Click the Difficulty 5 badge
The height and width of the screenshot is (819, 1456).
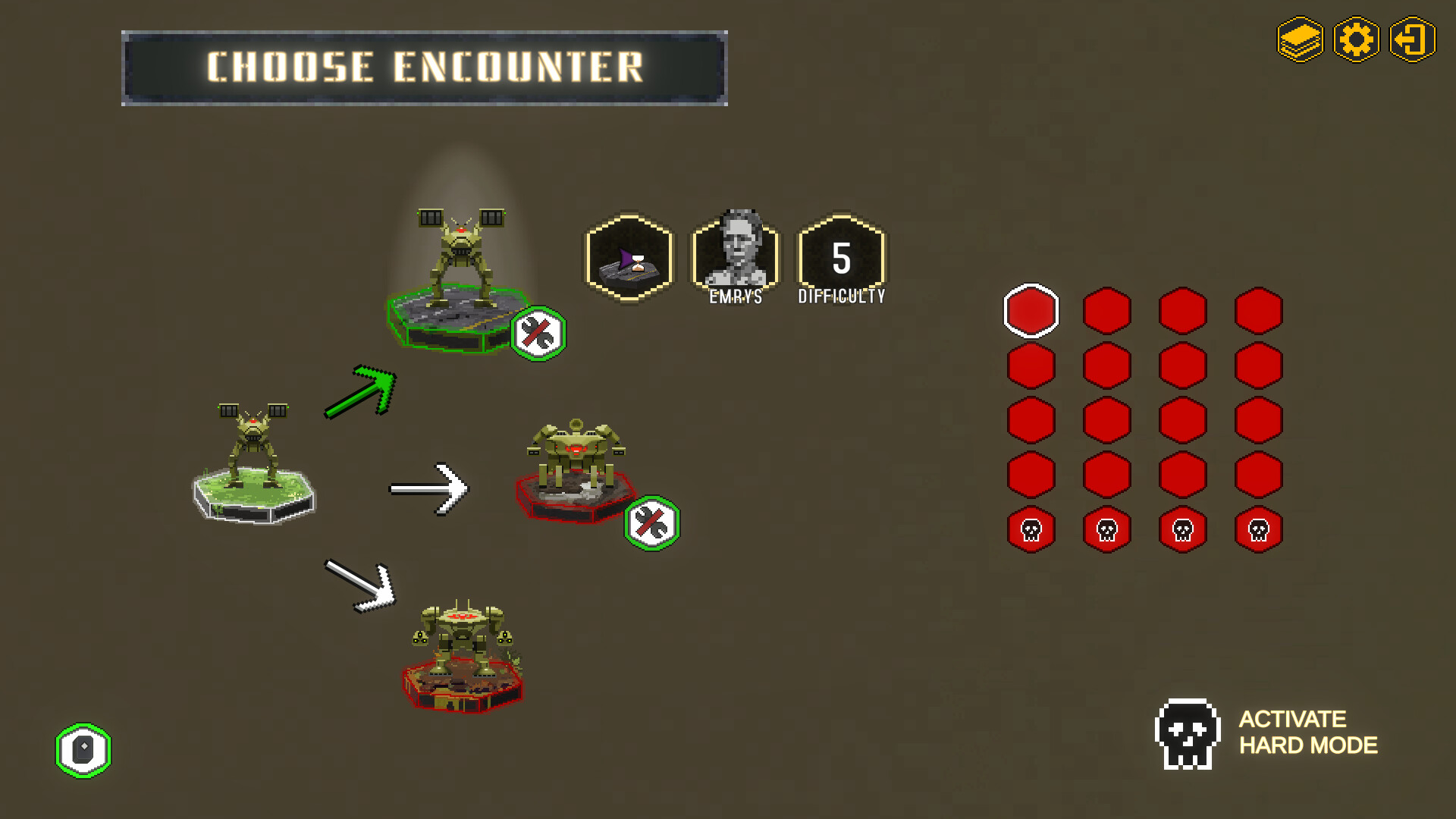tap(840, 258)
